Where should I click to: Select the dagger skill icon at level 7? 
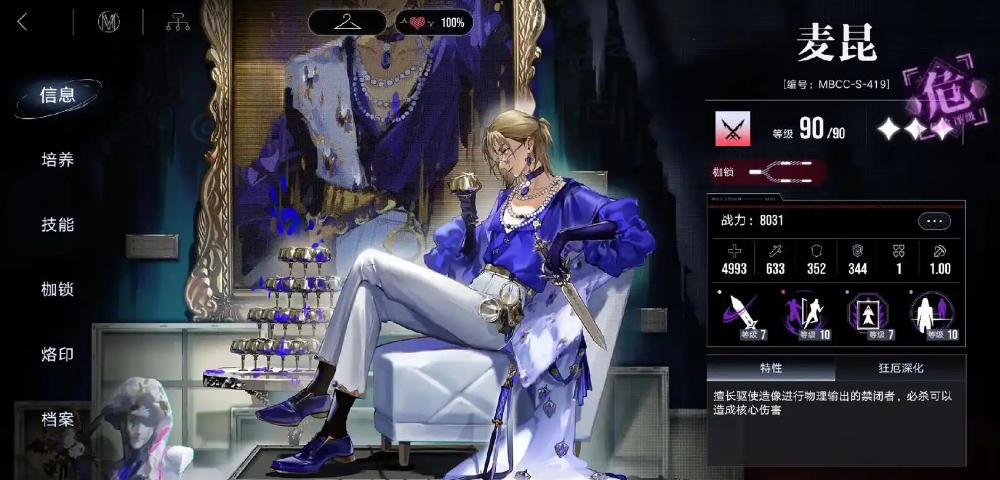point(739,313)
